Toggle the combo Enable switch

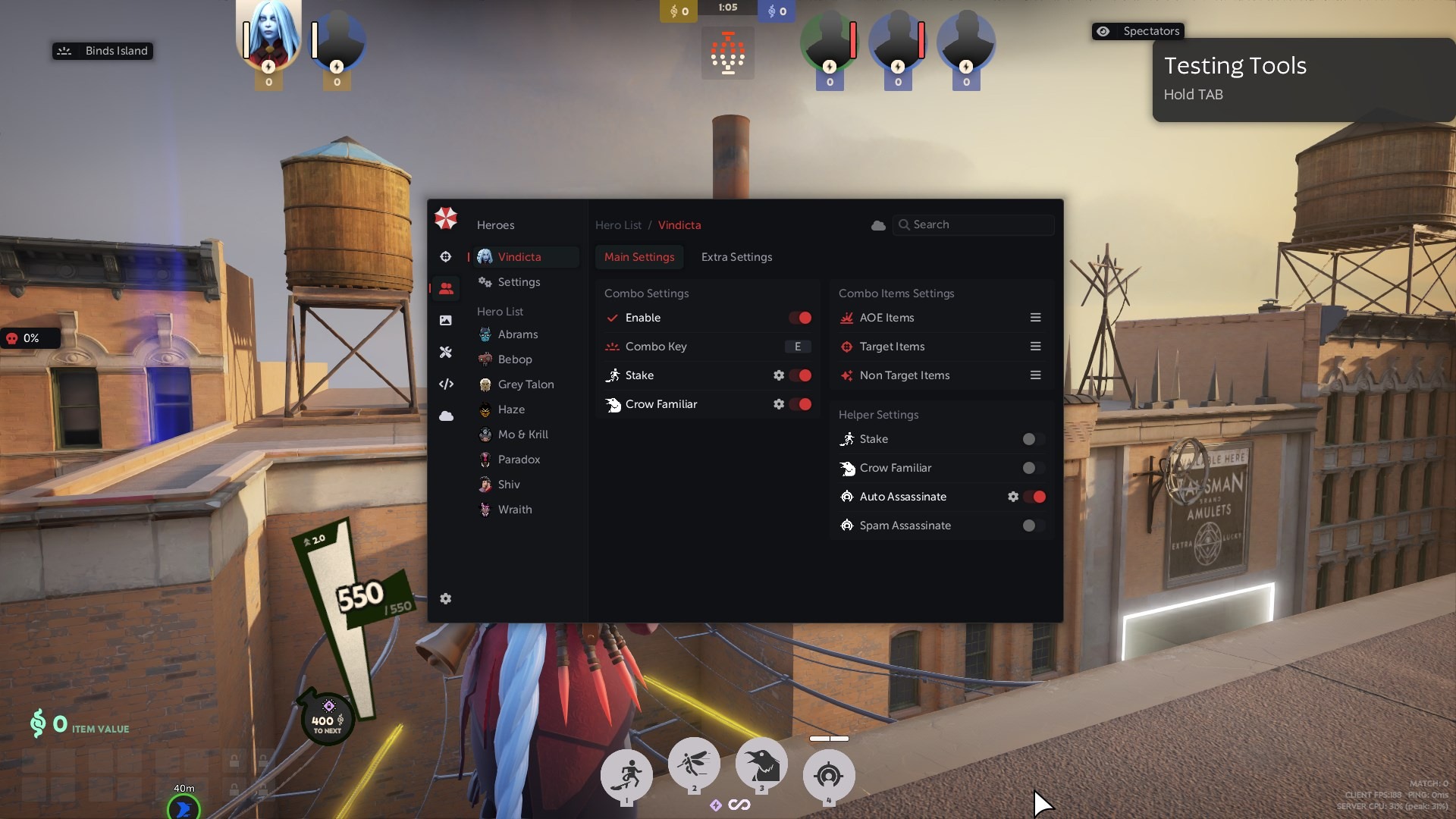coord(800,318)
